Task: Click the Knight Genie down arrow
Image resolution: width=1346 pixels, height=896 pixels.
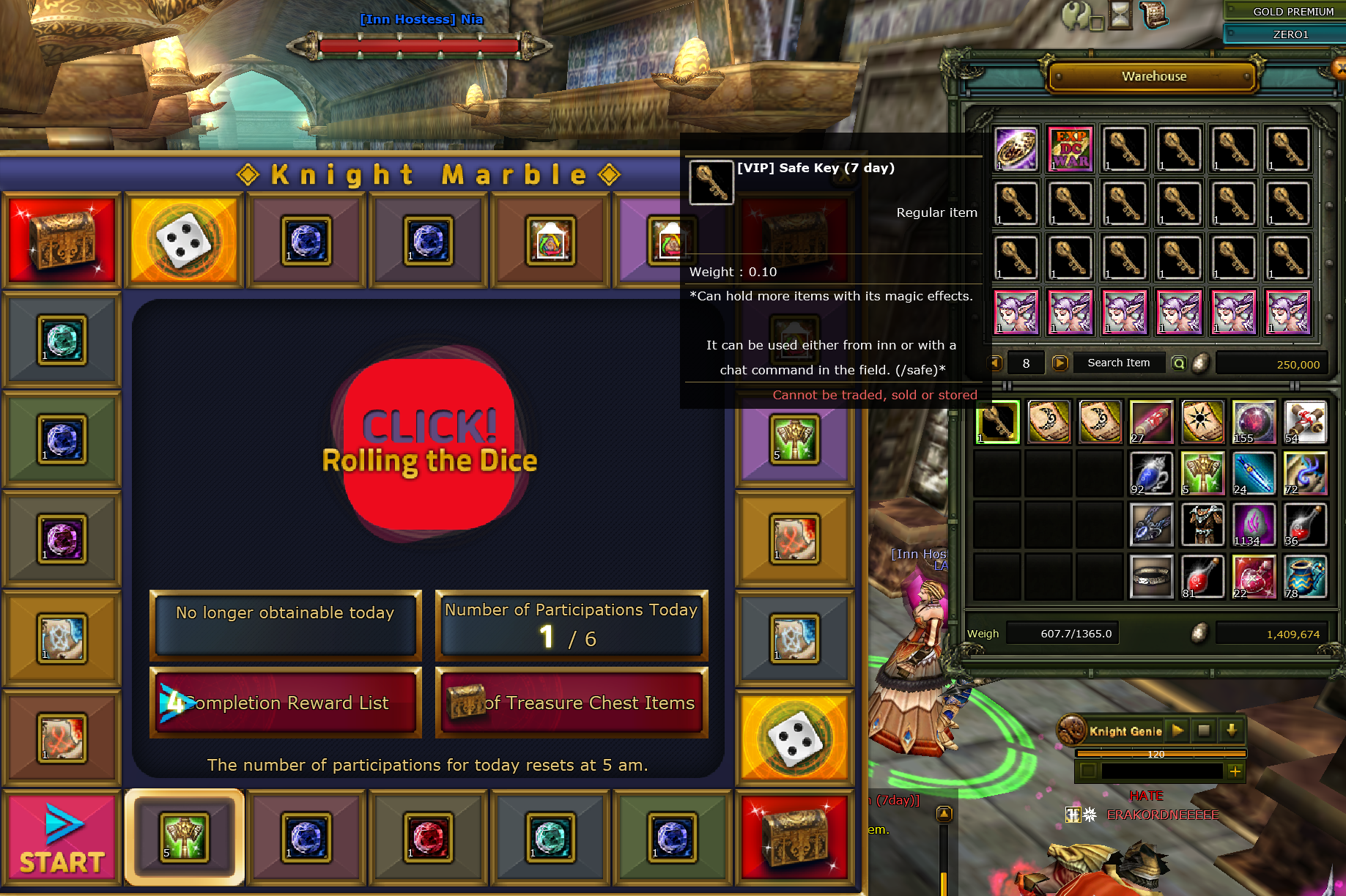Action: 1232,730
